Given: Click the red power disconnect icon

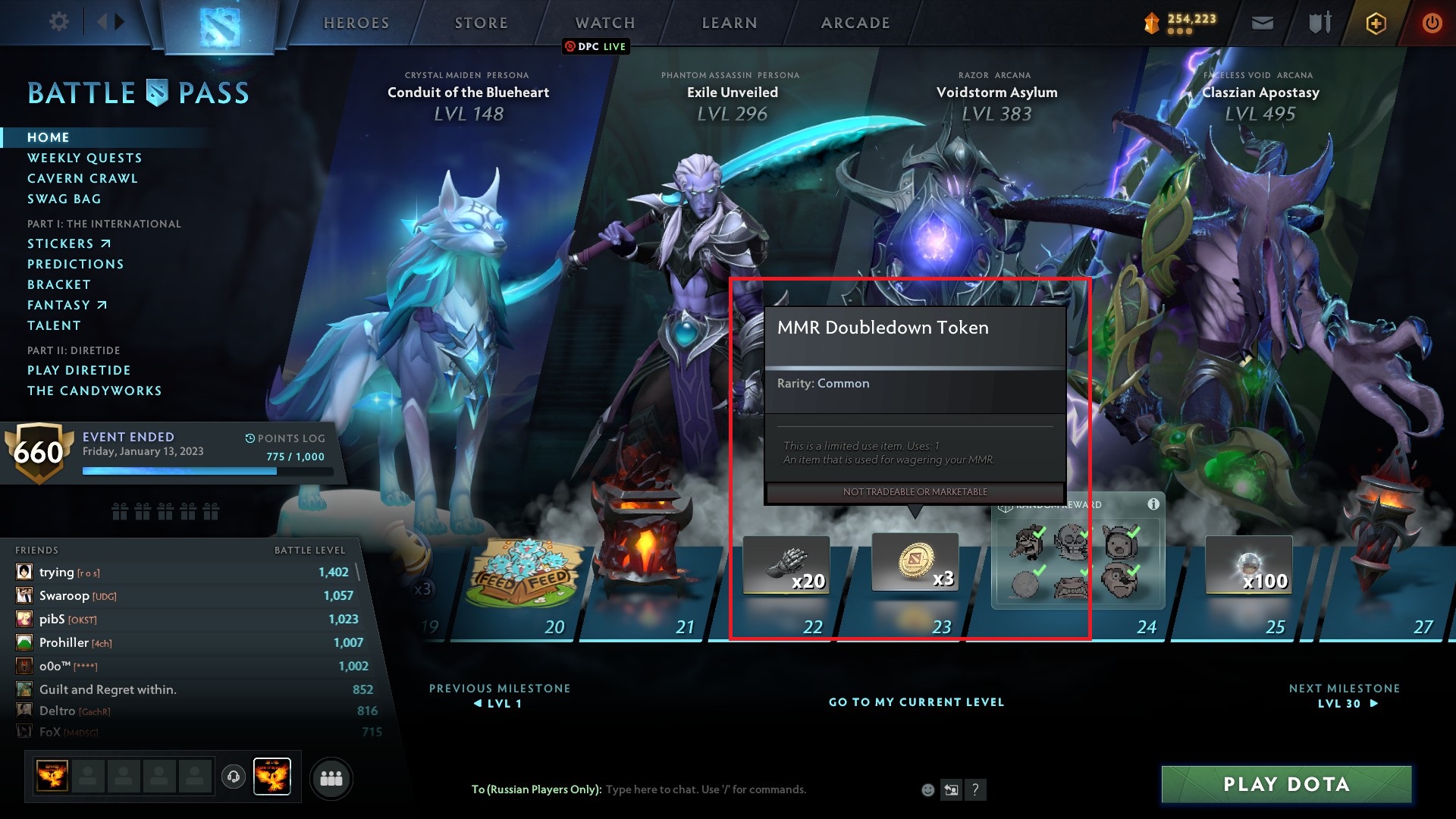Looking at the screenshot, I should point(1432,23).
